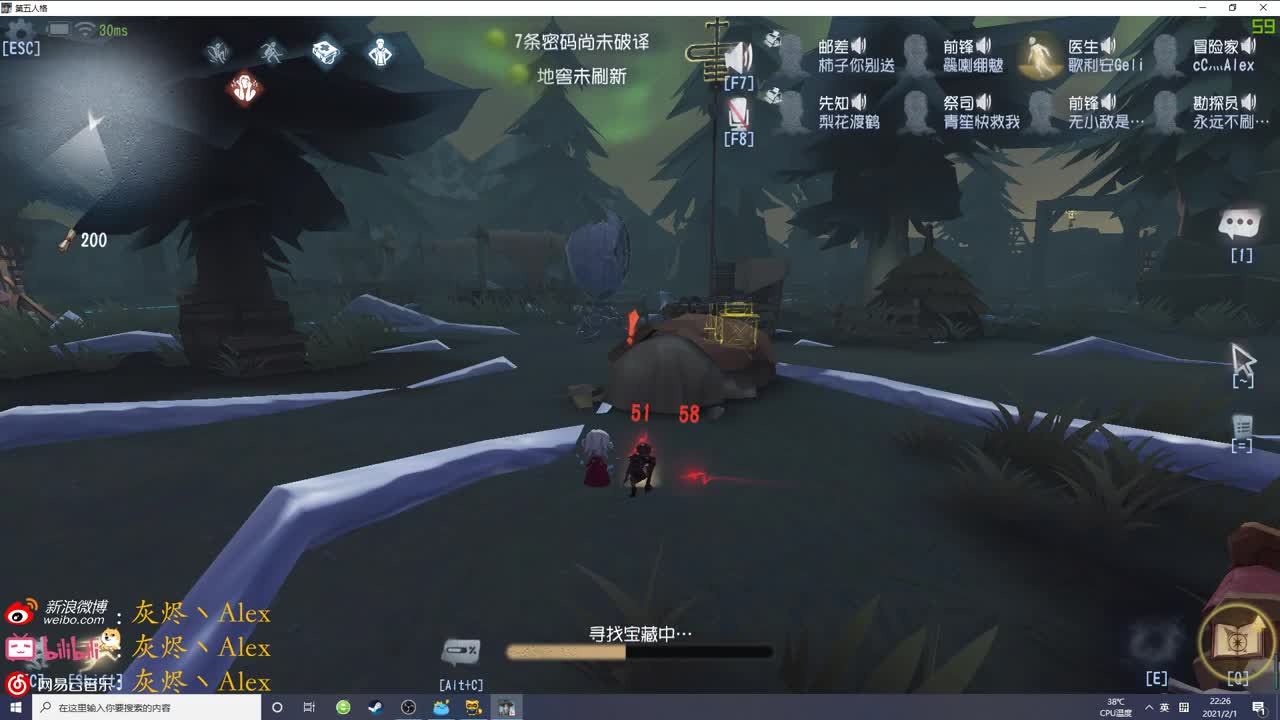Unmute your microphone with the F8 toggle
The height and width of the screenshot is (720, 1280).
[x=737, y=113]
